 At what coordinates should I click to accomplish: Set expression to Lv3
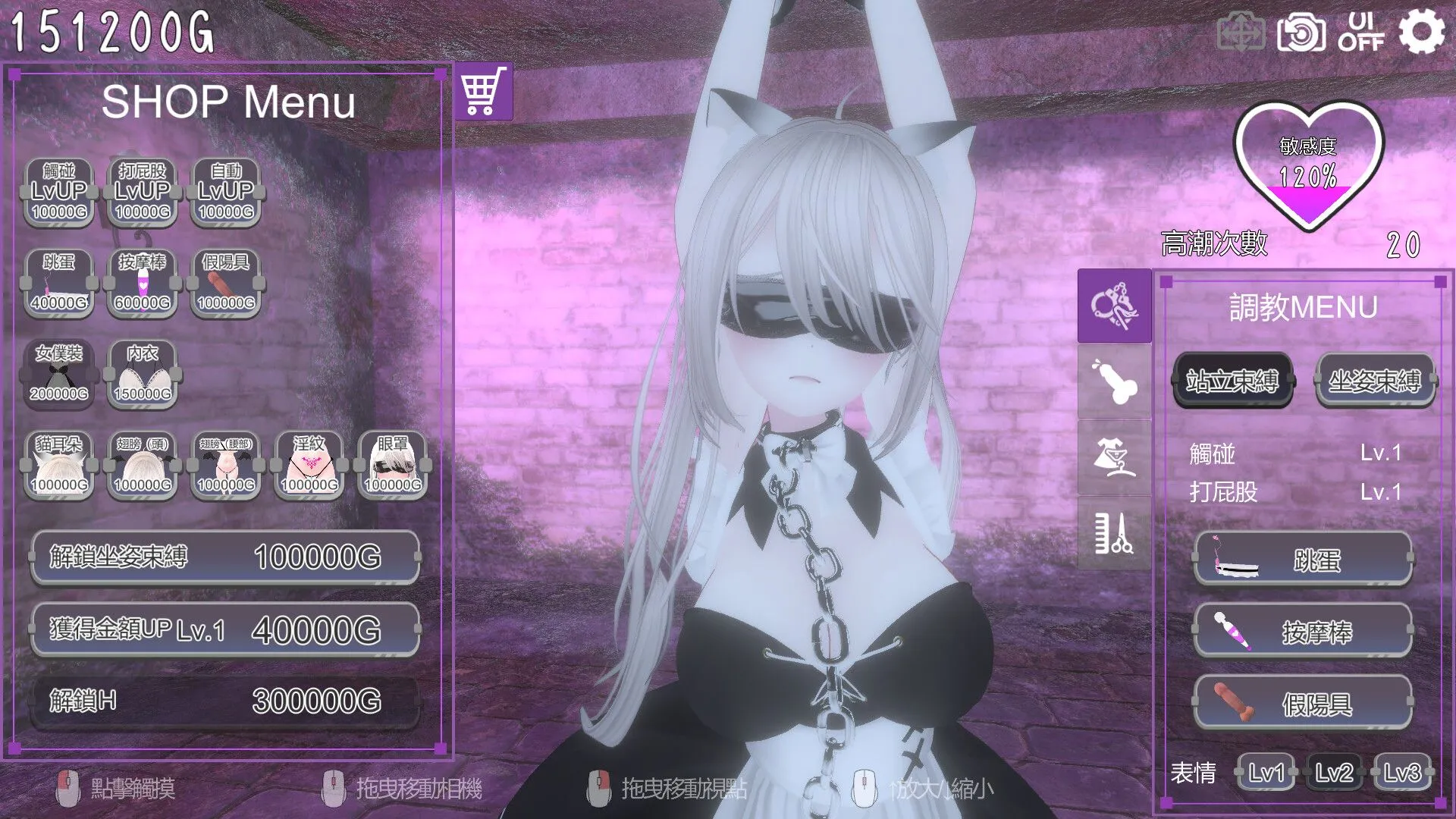click(1401, 773)
